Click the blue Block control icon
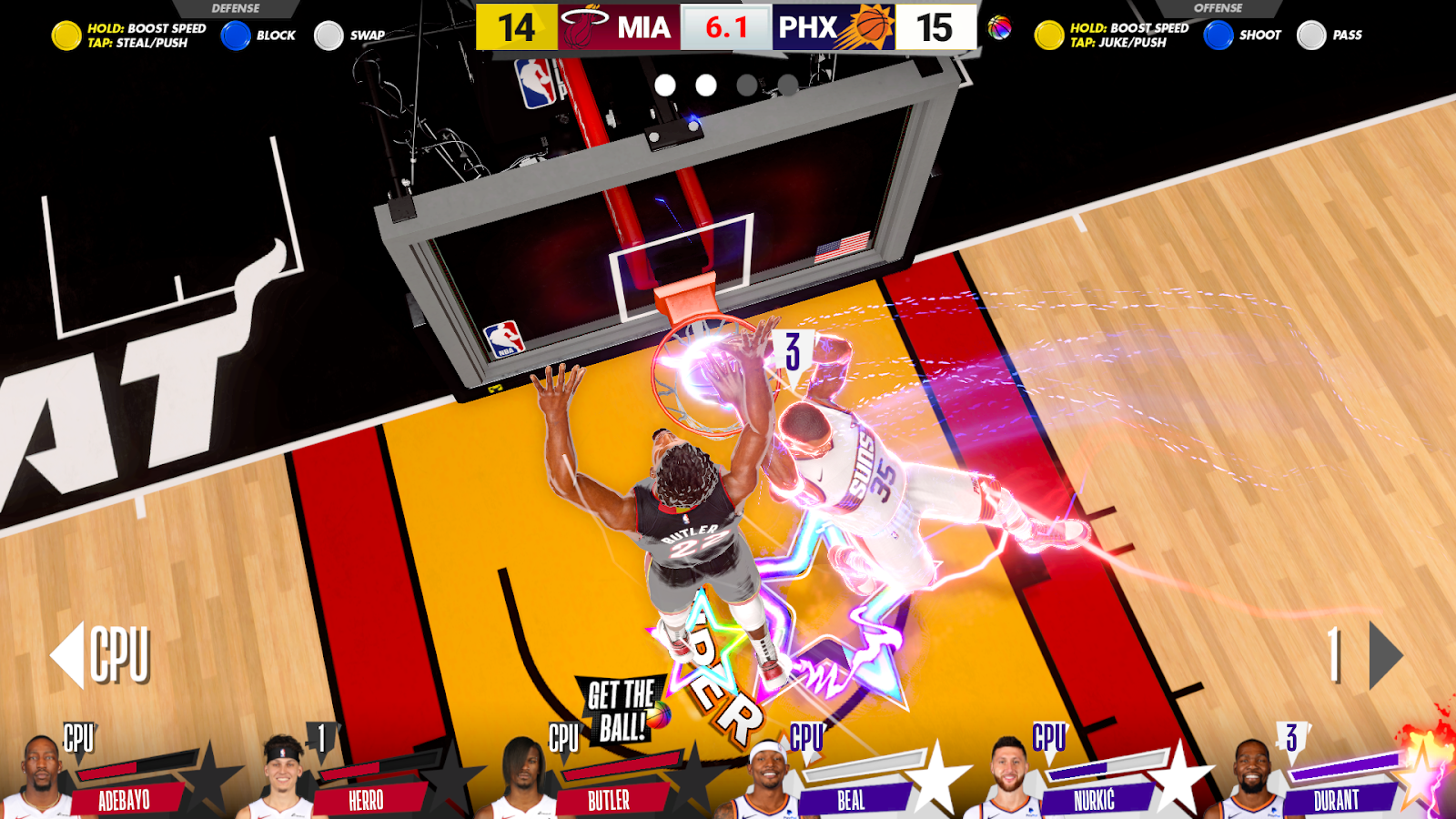1456x819 pixels. click(x=235, y=35)
